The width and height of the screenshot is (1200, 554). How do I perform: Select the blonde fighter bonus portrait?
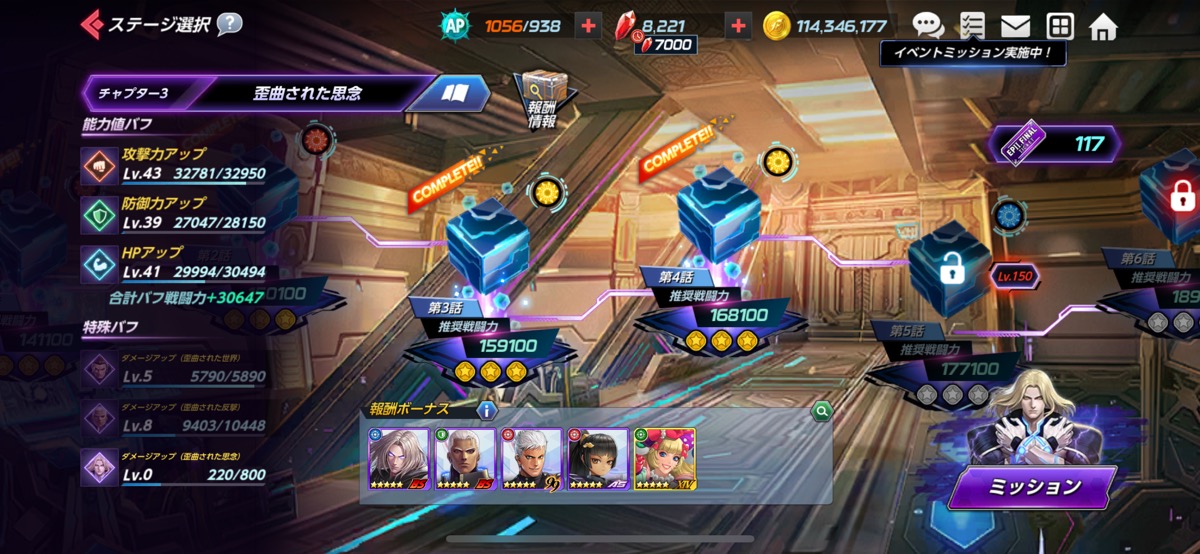pyautogui.click(x=664, y=458)
